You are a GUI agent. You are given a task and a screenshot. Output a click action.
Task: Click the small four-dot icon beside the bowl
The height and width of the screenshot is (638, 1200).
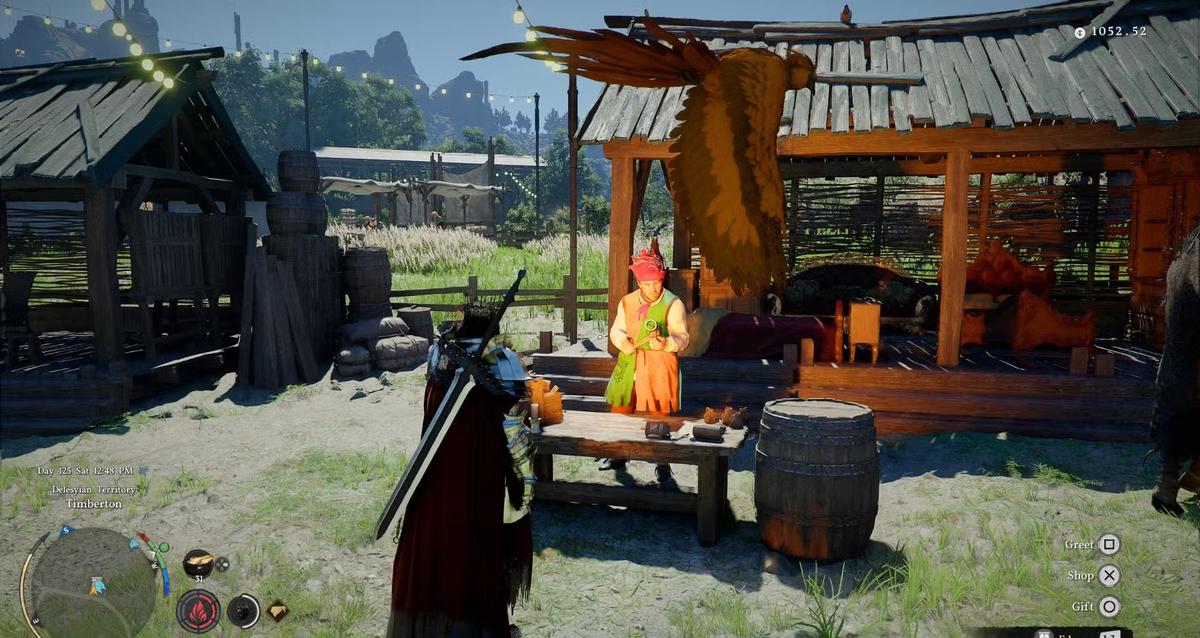pos(222,564)
